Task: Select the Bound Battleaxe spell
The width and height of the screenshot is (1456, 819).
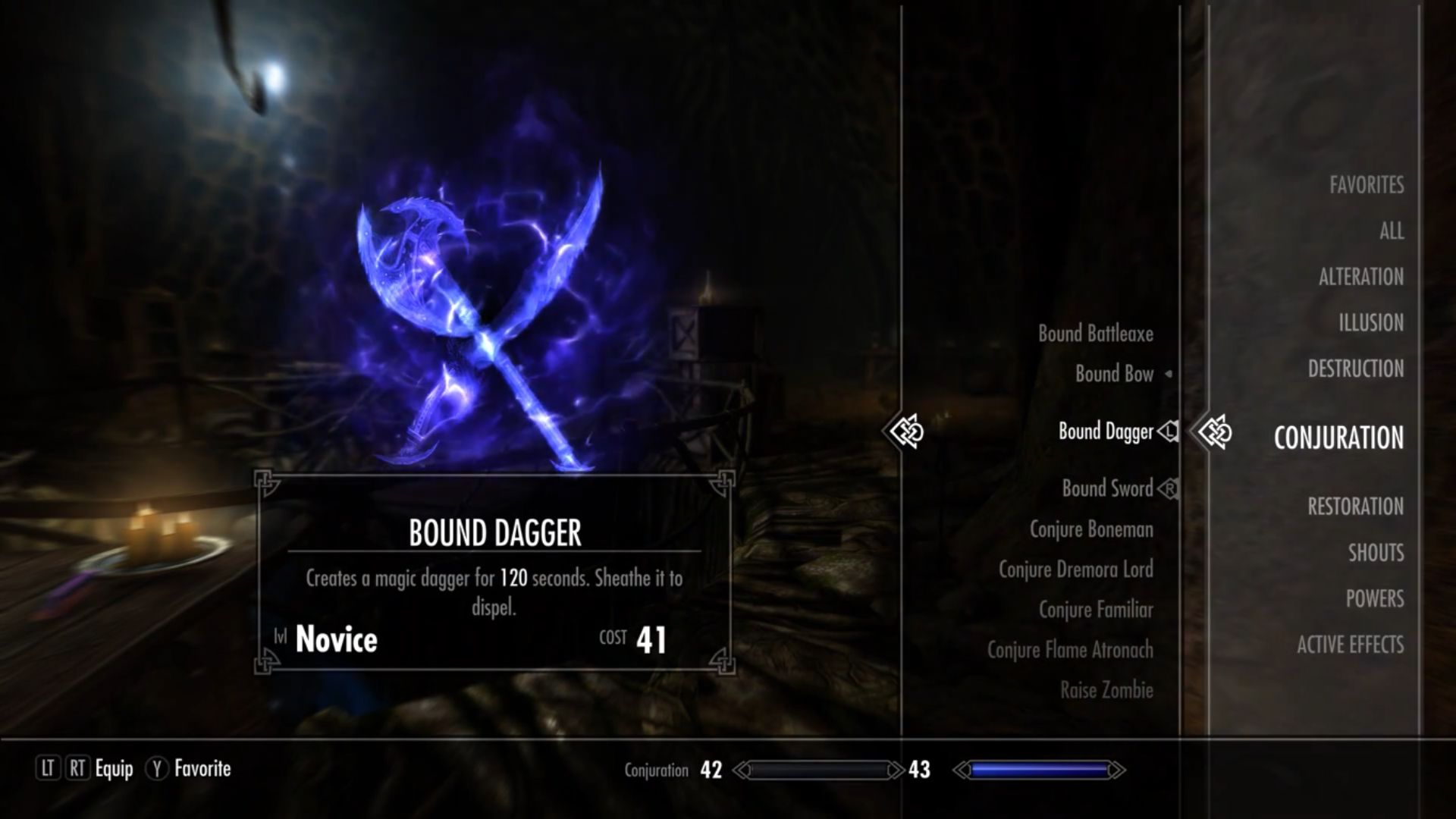Action: [x=1095, y=334]
